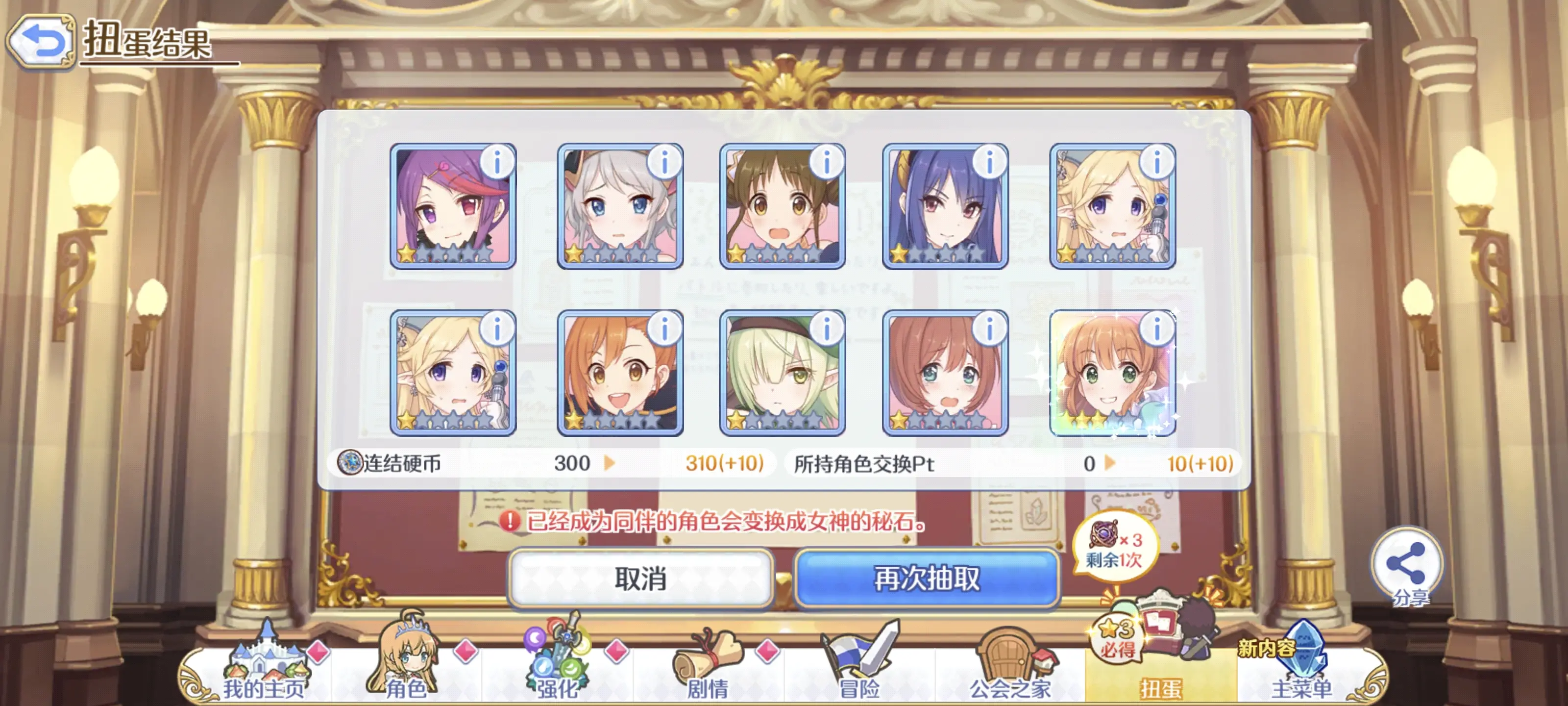Cancel with the 取消 button
Image resolution: width=1568 pixels, height=706 pixels.
coord(640,578)
